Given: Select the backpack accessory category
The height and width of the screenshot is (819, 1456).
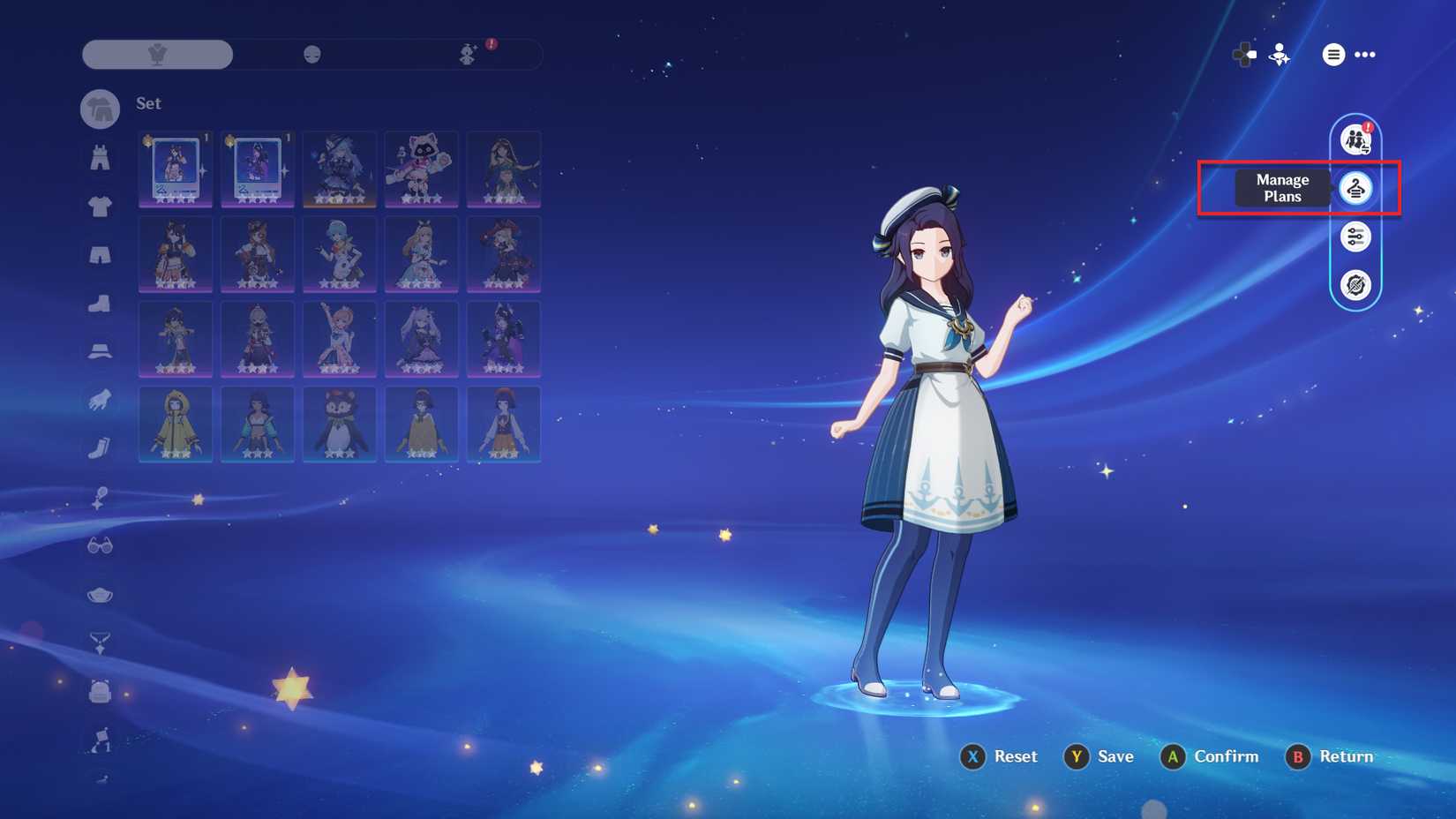Looking at the screenshot, I should point(100,692).
